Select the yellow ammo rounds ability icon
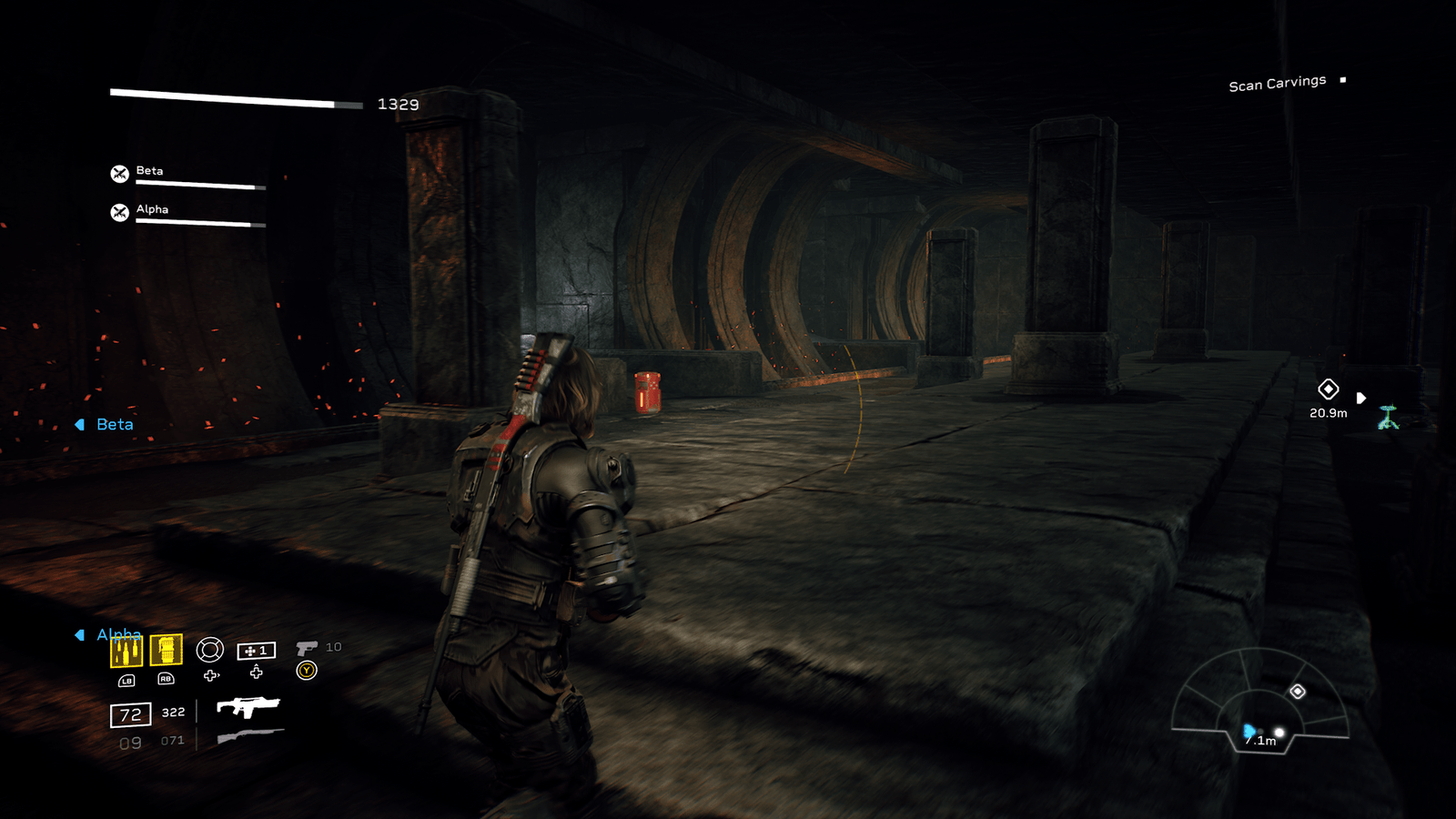 coord(126,651)
